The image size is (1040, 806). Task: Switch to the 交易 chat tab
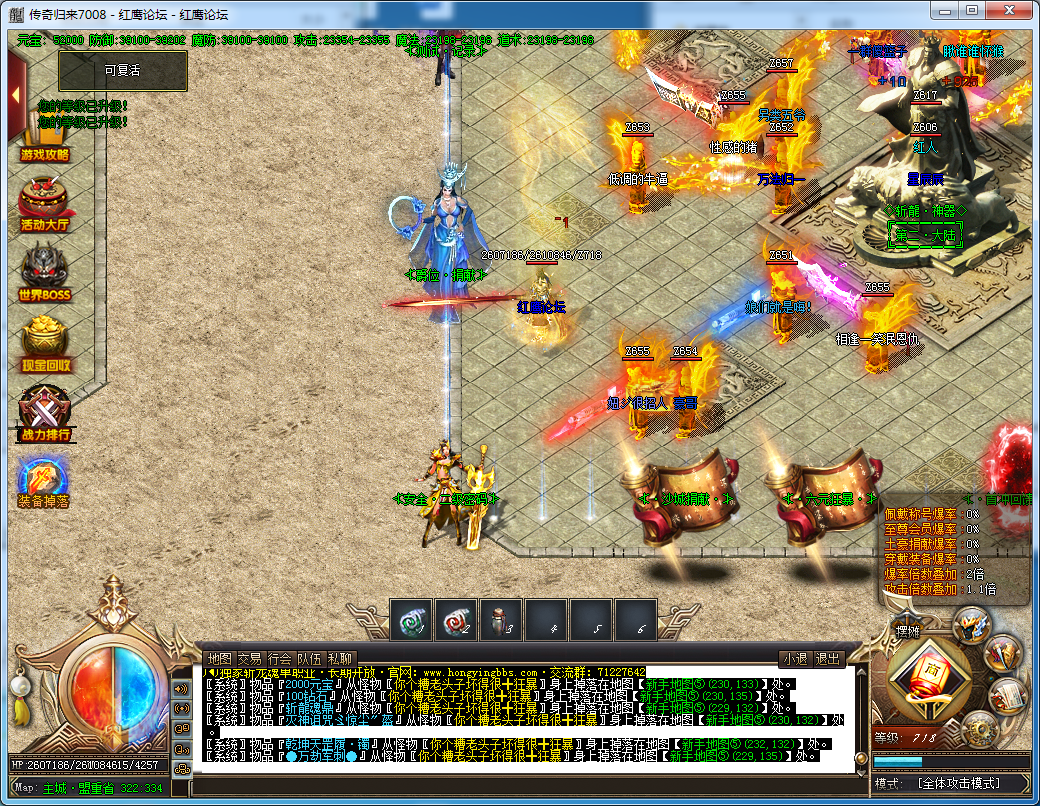point(249,659)
